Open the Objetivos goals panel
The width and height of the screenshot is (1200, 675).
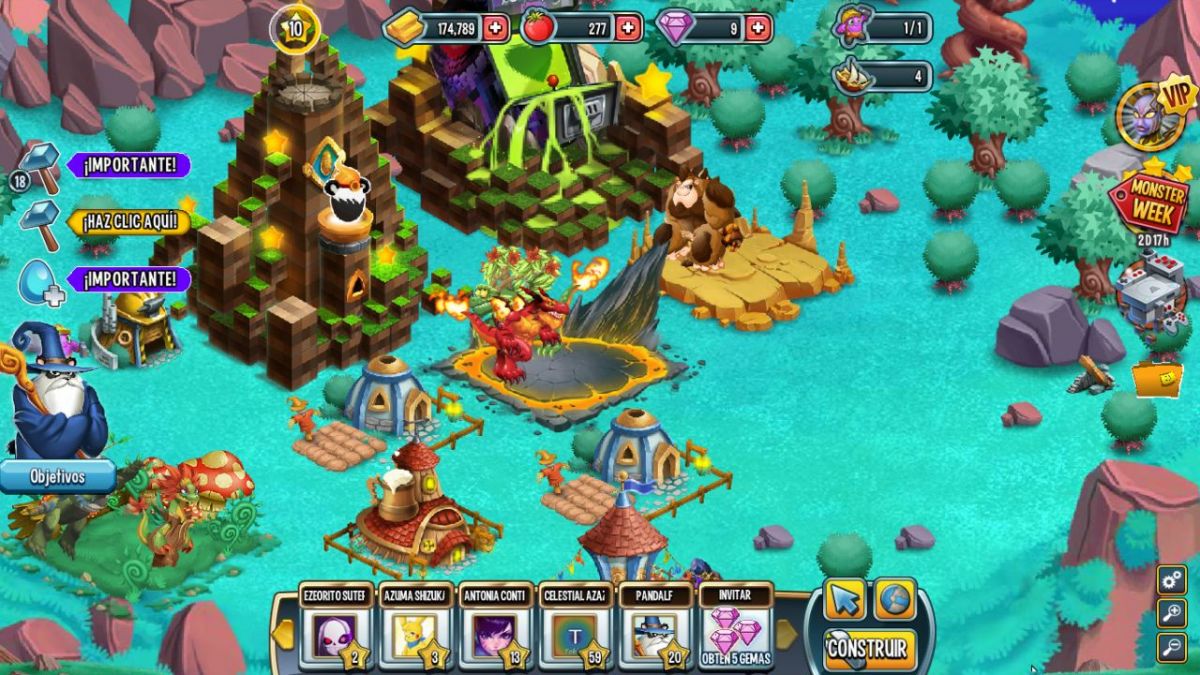pyautogui.click(x=57, y=476)
